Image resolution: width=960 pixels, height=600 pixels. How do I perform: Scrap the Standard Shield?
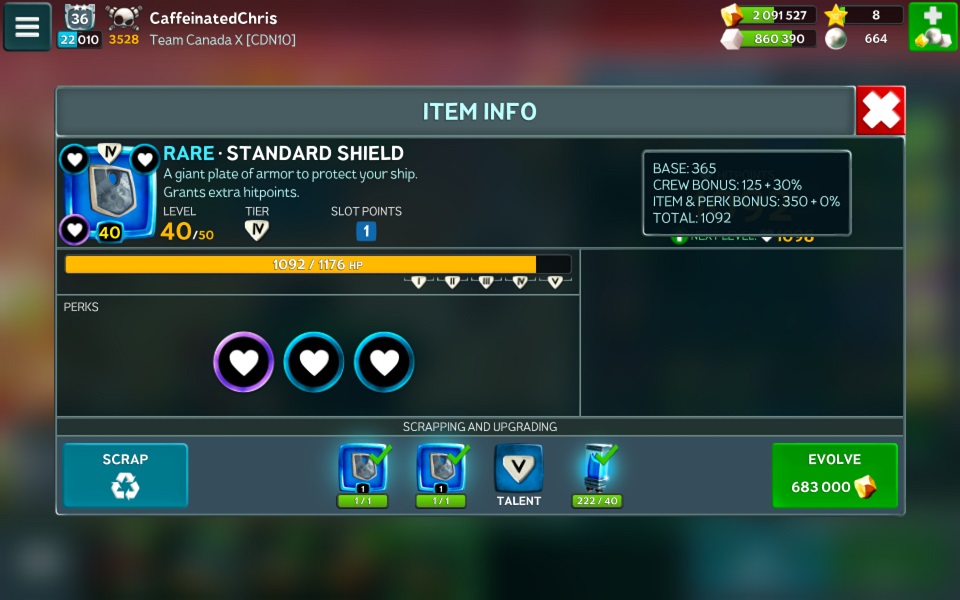[x=125, y=475]
